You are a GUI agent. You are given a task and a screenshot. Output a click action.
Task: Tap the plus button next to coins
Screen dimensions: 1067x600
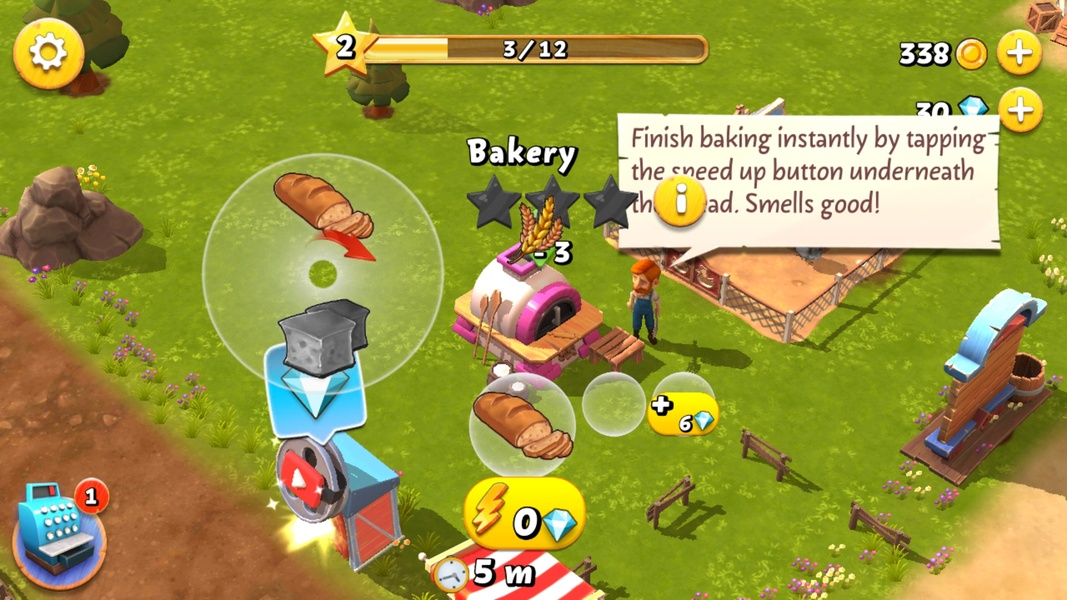point(1019,52)
